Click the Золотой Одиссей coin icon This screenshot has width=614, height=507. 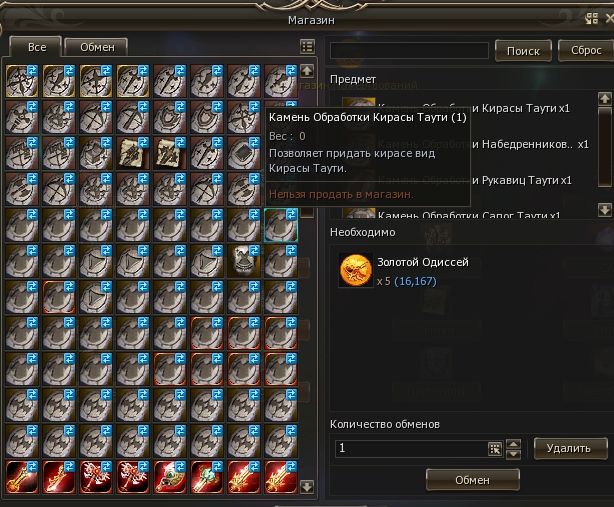(354, 271)
